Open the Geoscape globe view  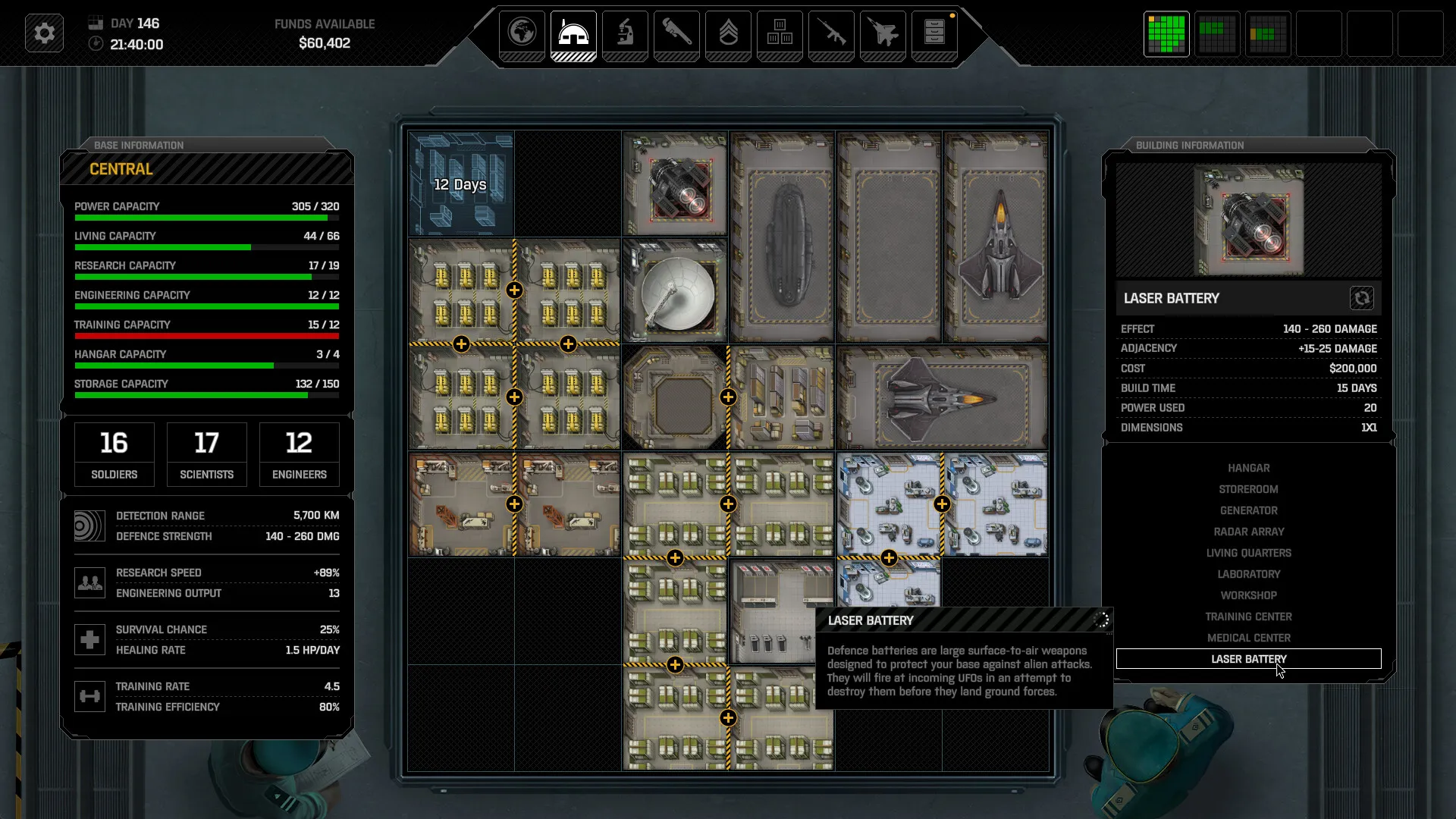pyautogui.click(x=522, y=34)
